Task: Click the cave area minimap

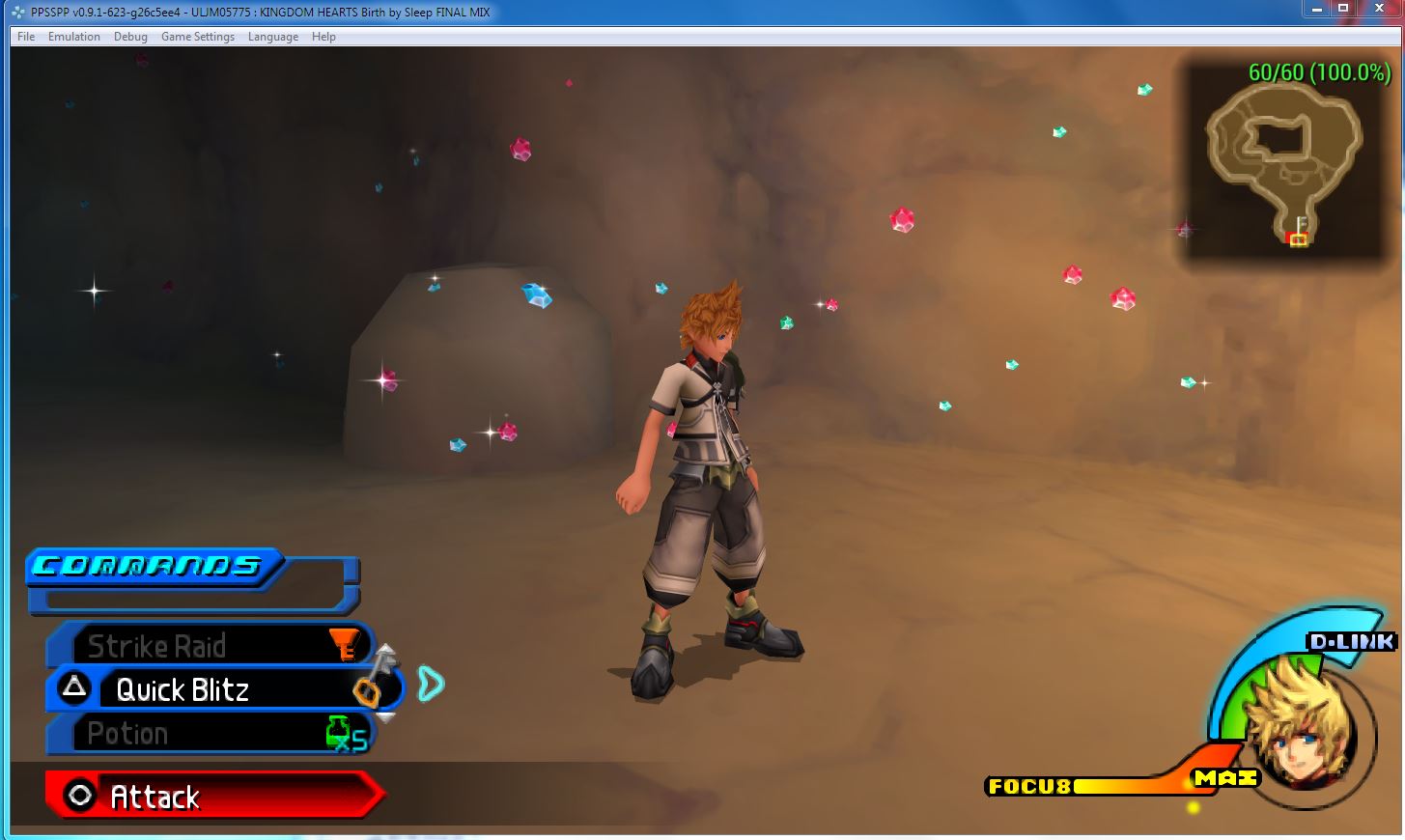Action: click(x=1282, y=164)
